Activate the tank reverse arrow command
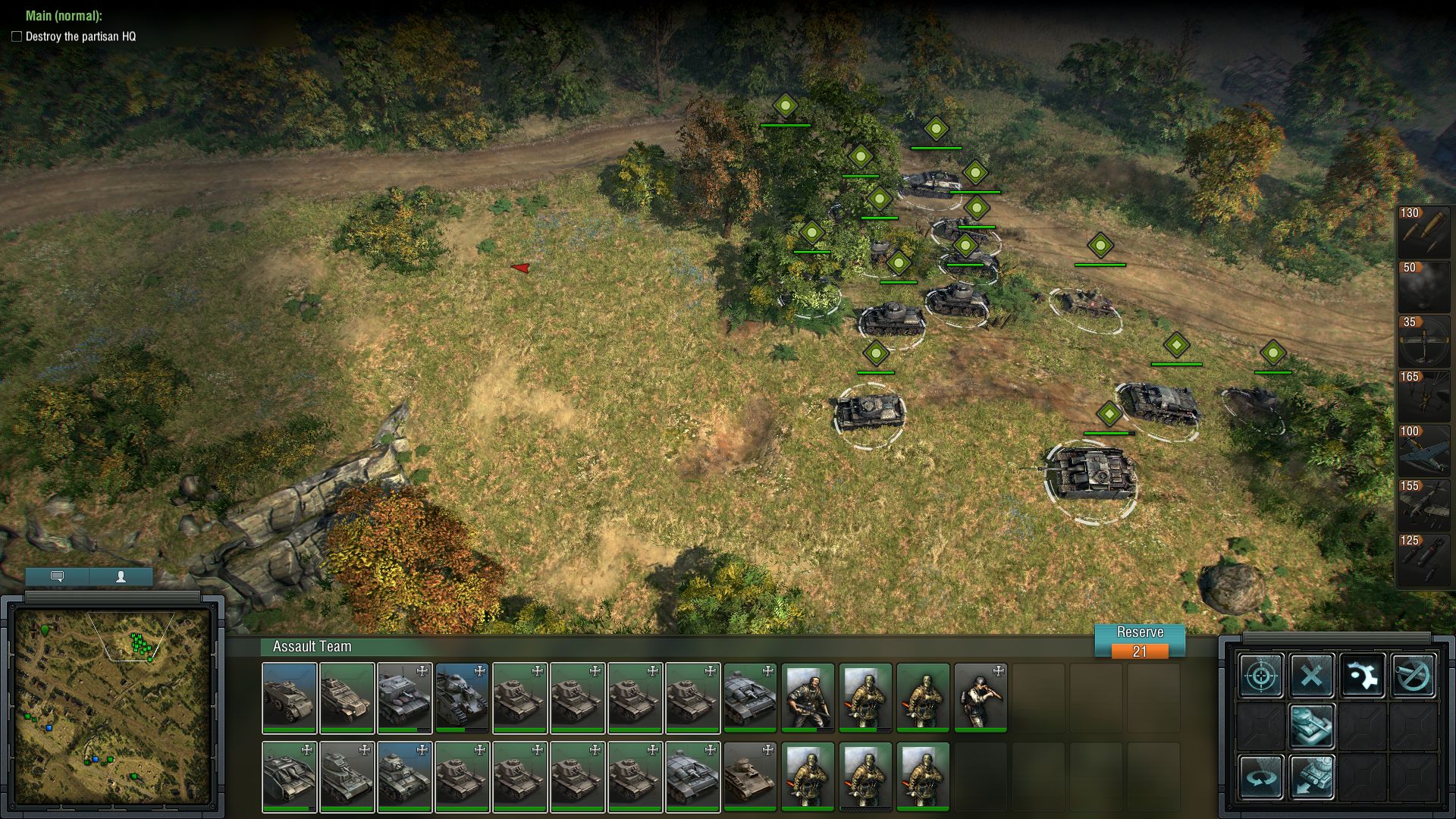The height and width of the screenshot is (819, 1456). click(x=1312, y=777)
